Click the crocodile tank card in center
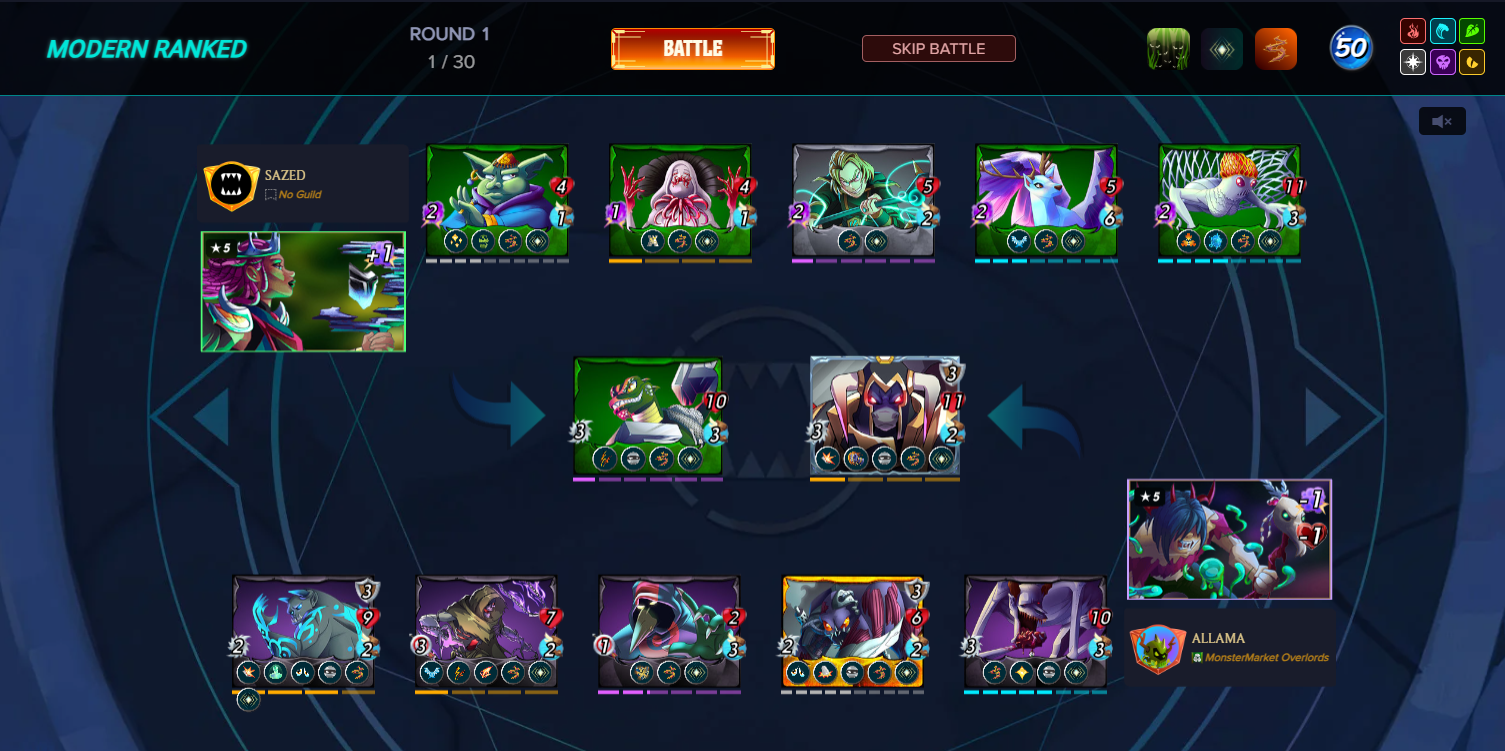The image size is (1505, 751). point(648,417)
